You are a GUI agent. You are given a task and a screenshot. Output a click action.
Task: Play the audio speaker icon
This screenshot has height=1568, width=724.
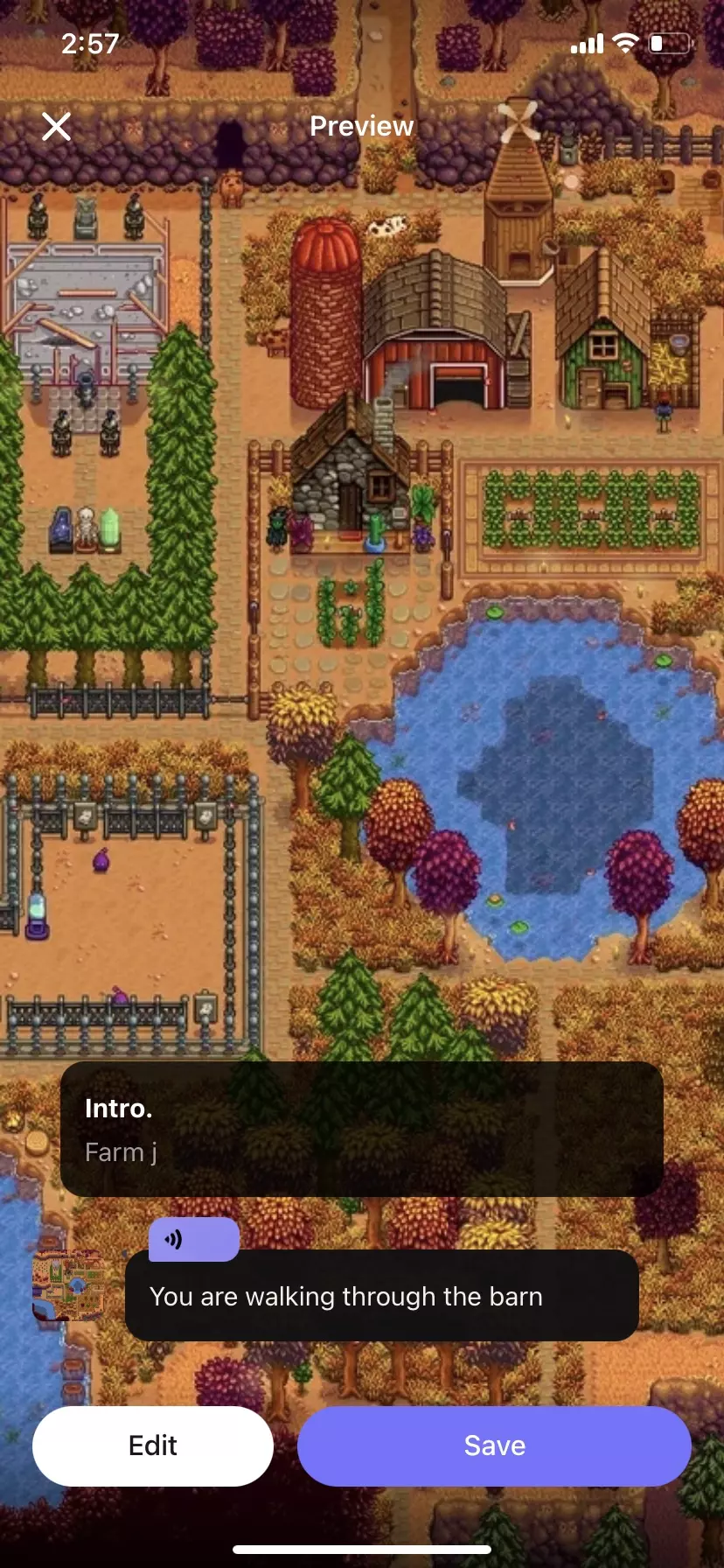[x=175, y=1239]
